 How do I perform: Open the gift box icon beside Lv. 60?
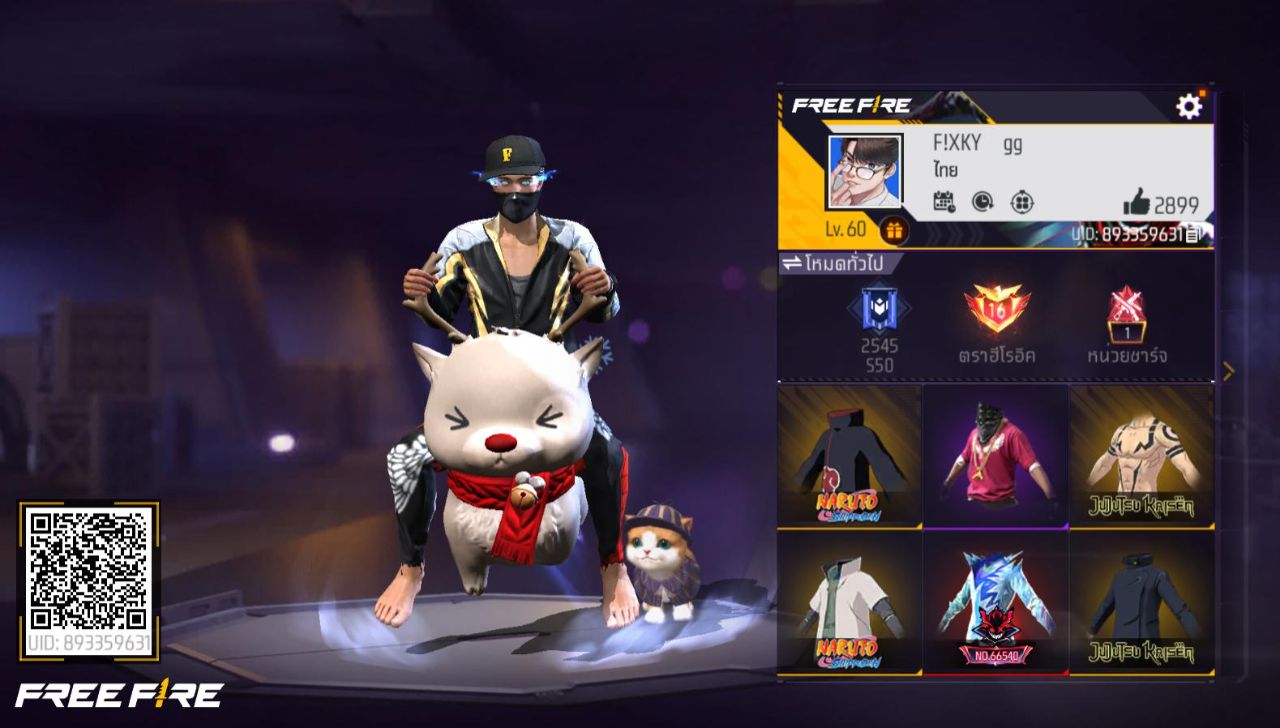(893, 231)
